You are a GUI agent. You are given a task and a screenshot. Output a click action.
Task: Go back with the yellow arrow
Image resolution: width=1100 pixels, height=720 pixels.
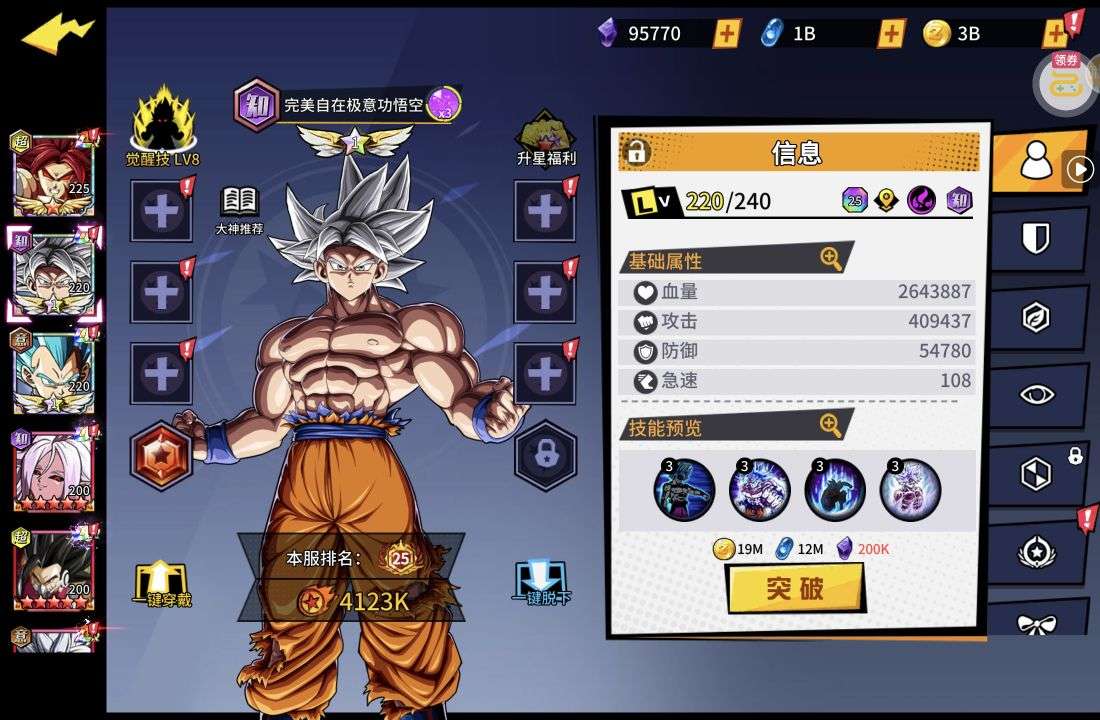(56, 34)
